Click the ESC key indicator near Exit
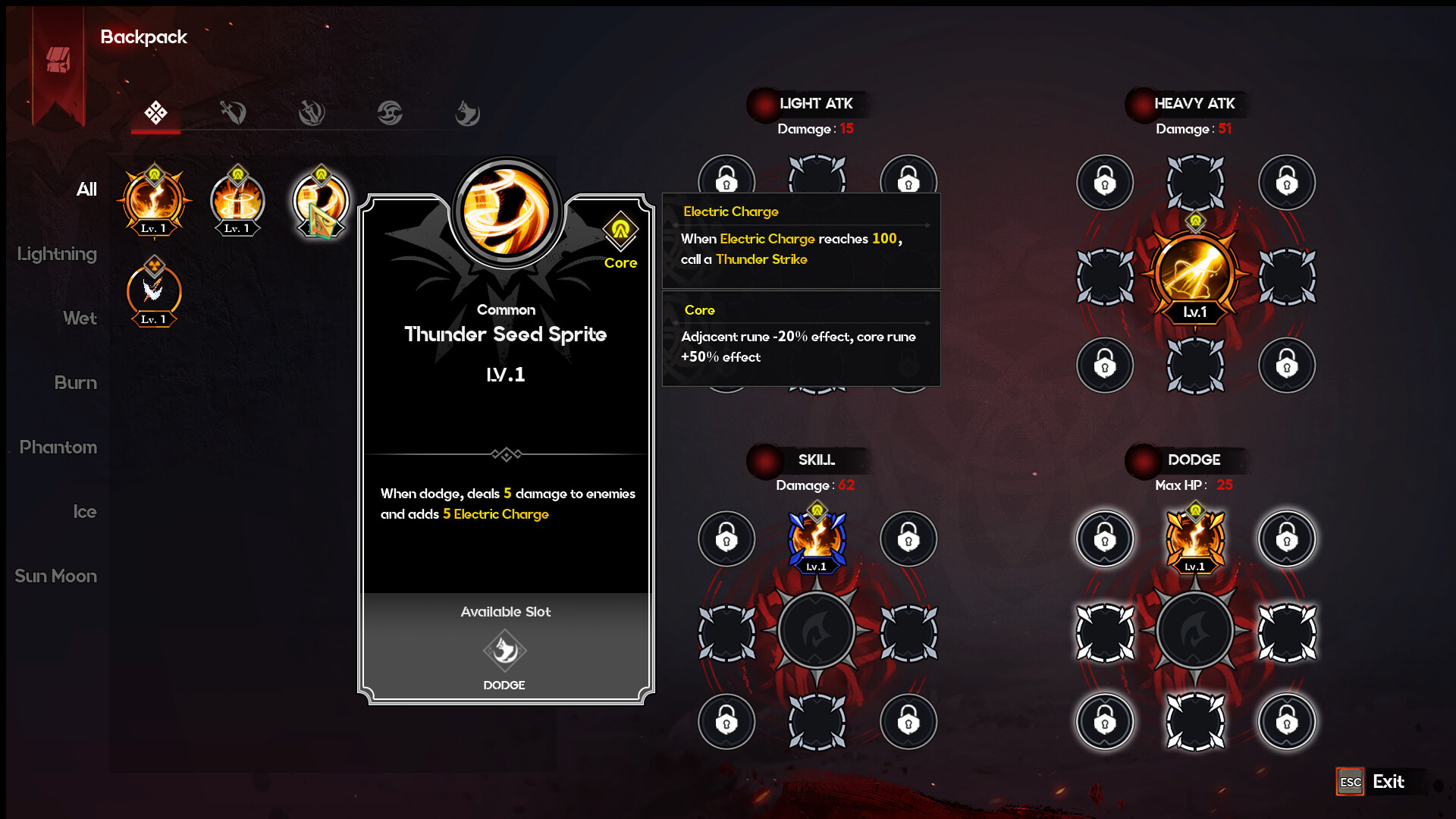 [1349, 780]
